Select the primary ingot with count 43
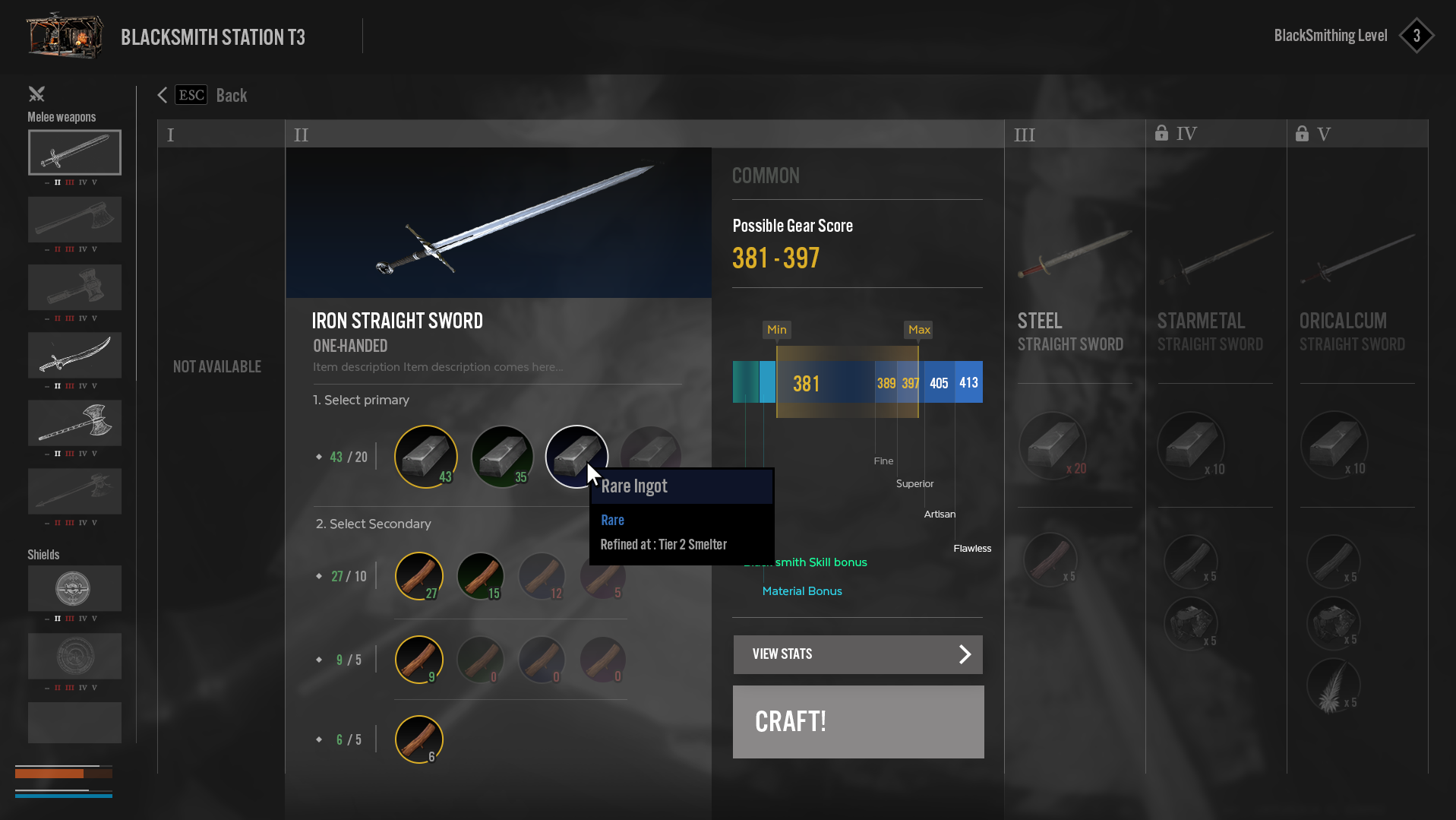 point(425,456)
